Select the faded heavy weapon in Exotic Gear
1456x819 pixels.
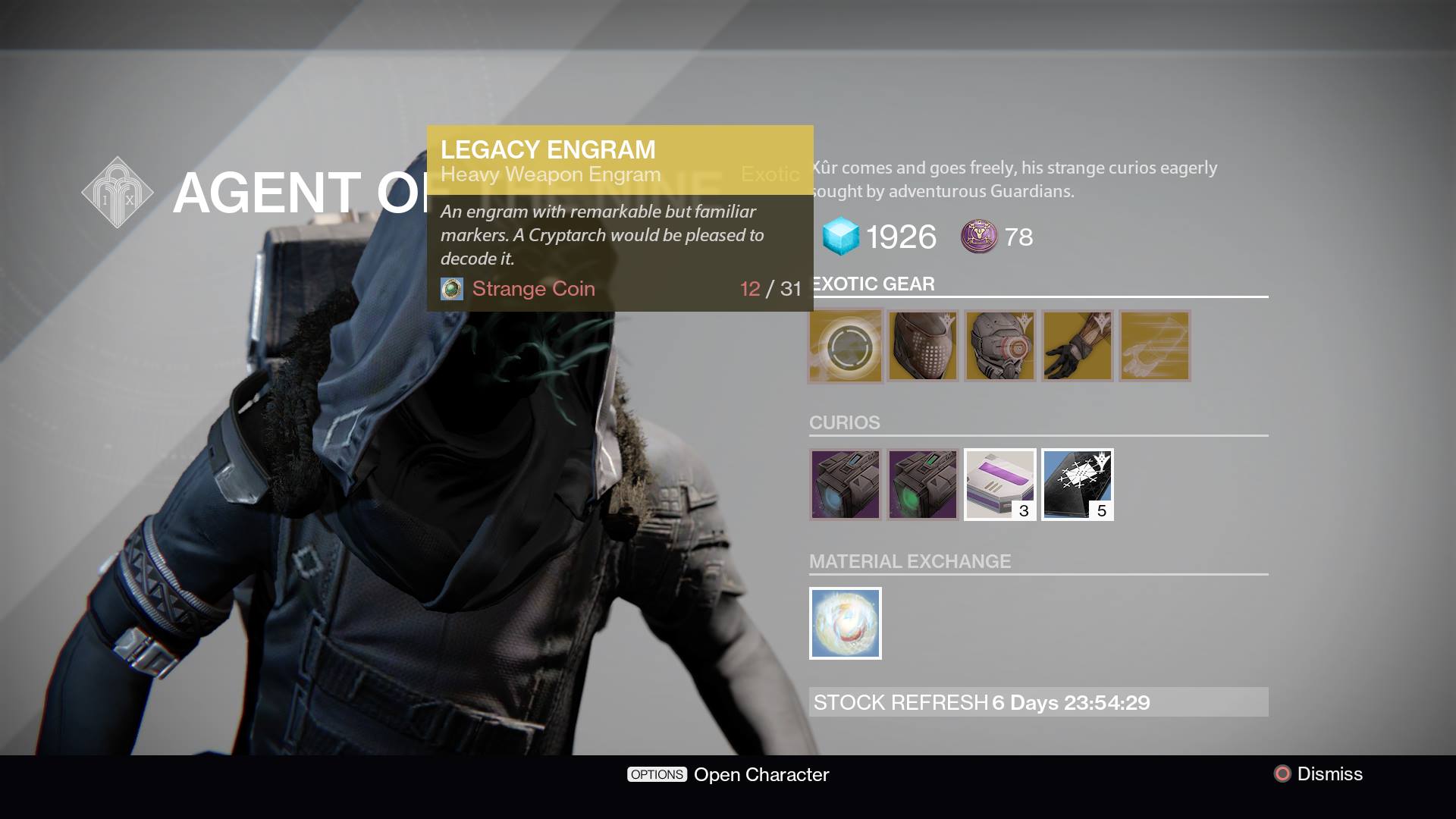(x=1154, y=346)
